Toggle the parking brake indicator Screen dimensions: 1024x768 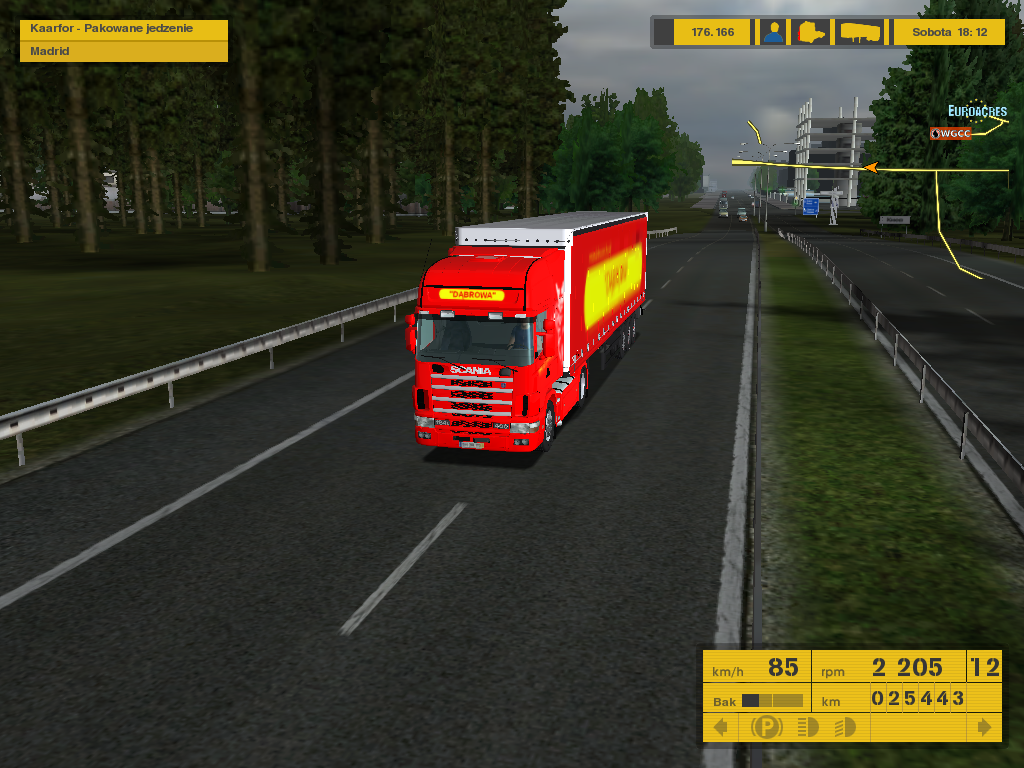click(x=767, y=727)
